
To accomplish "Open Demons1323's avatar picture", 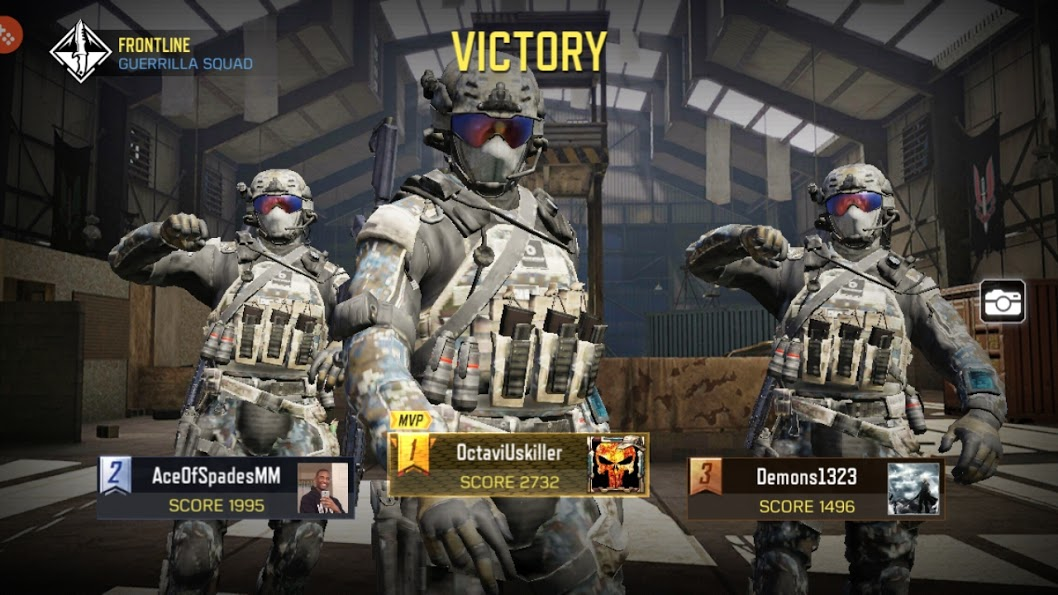I will 914,489.
